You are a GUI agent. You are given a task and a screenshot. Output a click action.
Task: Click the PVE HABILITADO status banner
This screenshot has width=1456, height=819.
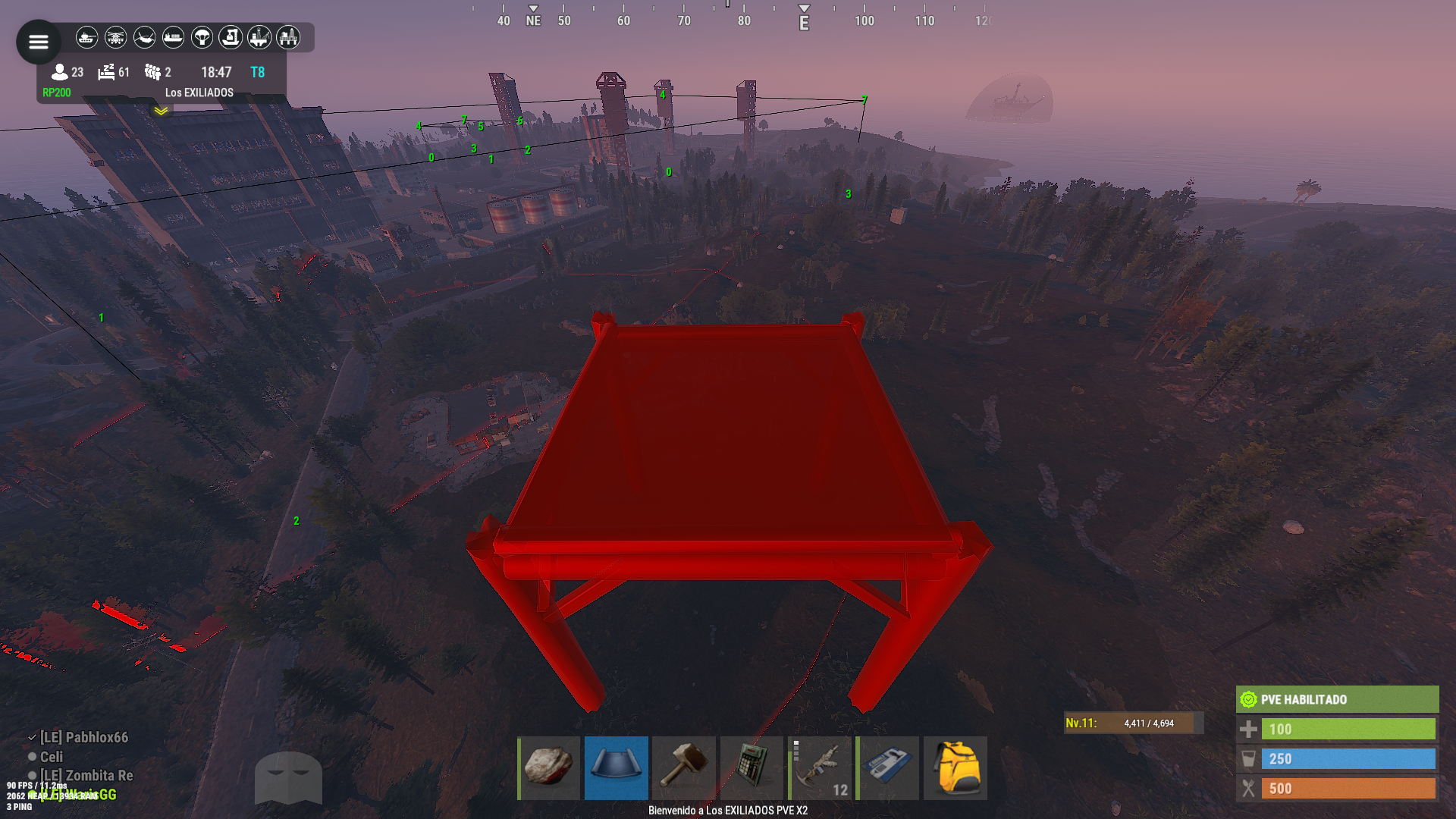(x=1337, y=699)
